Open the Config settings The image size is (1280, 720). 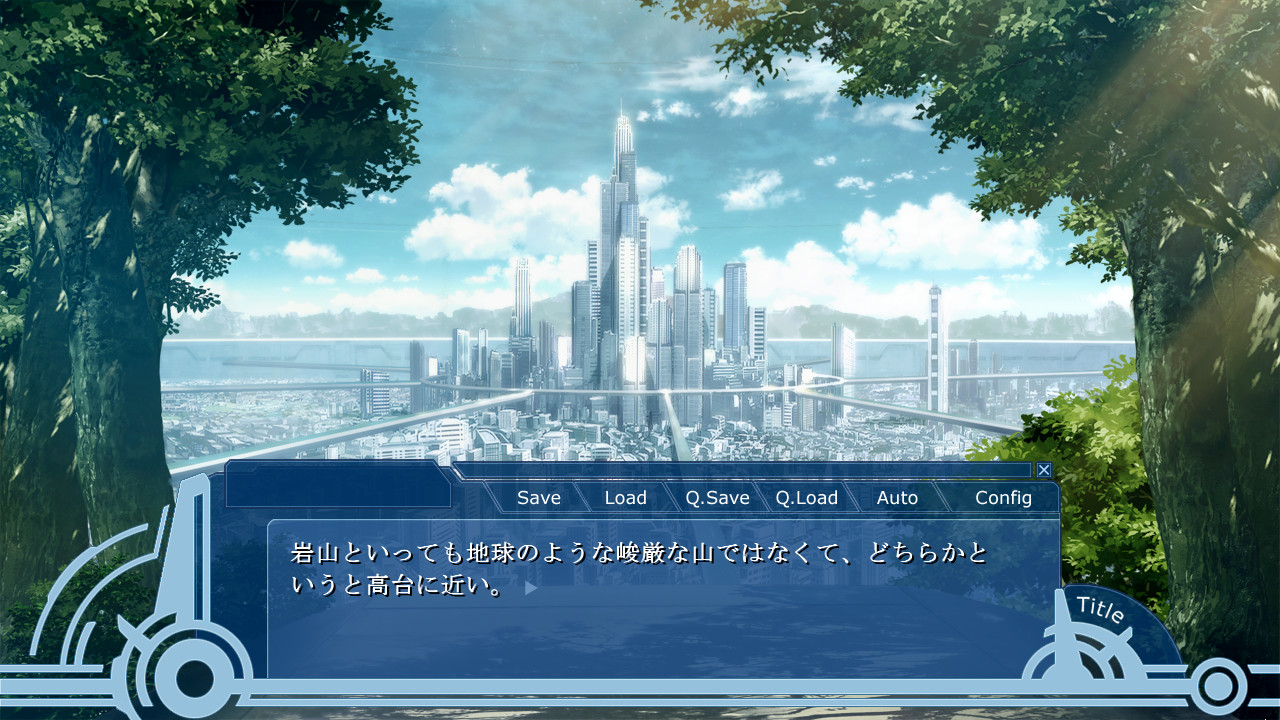click(1005, 497)
